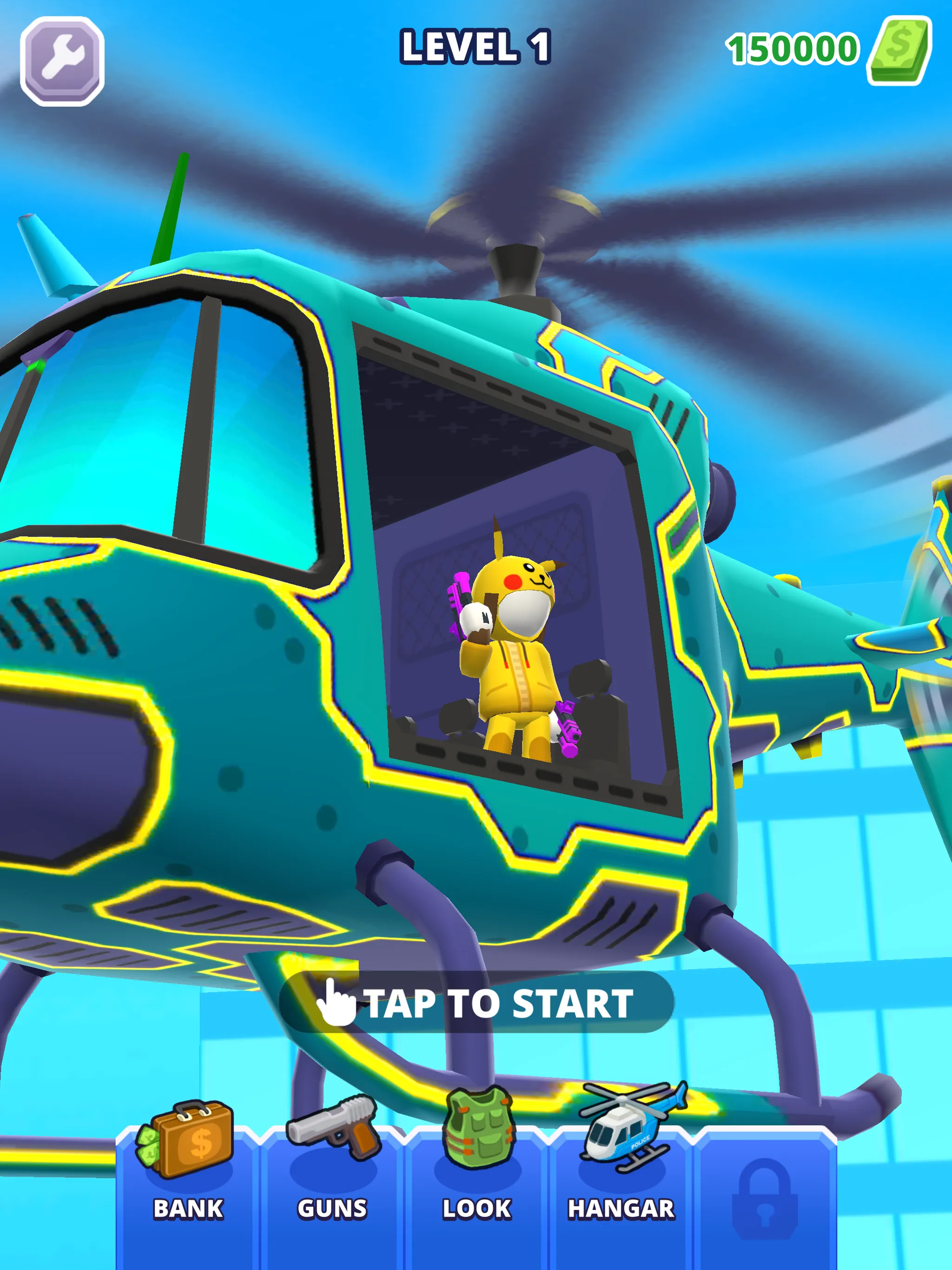Screen dimensions: 952x1270
Task: Tap the LEVEL 1 header label
Action: tap(476, 47)
